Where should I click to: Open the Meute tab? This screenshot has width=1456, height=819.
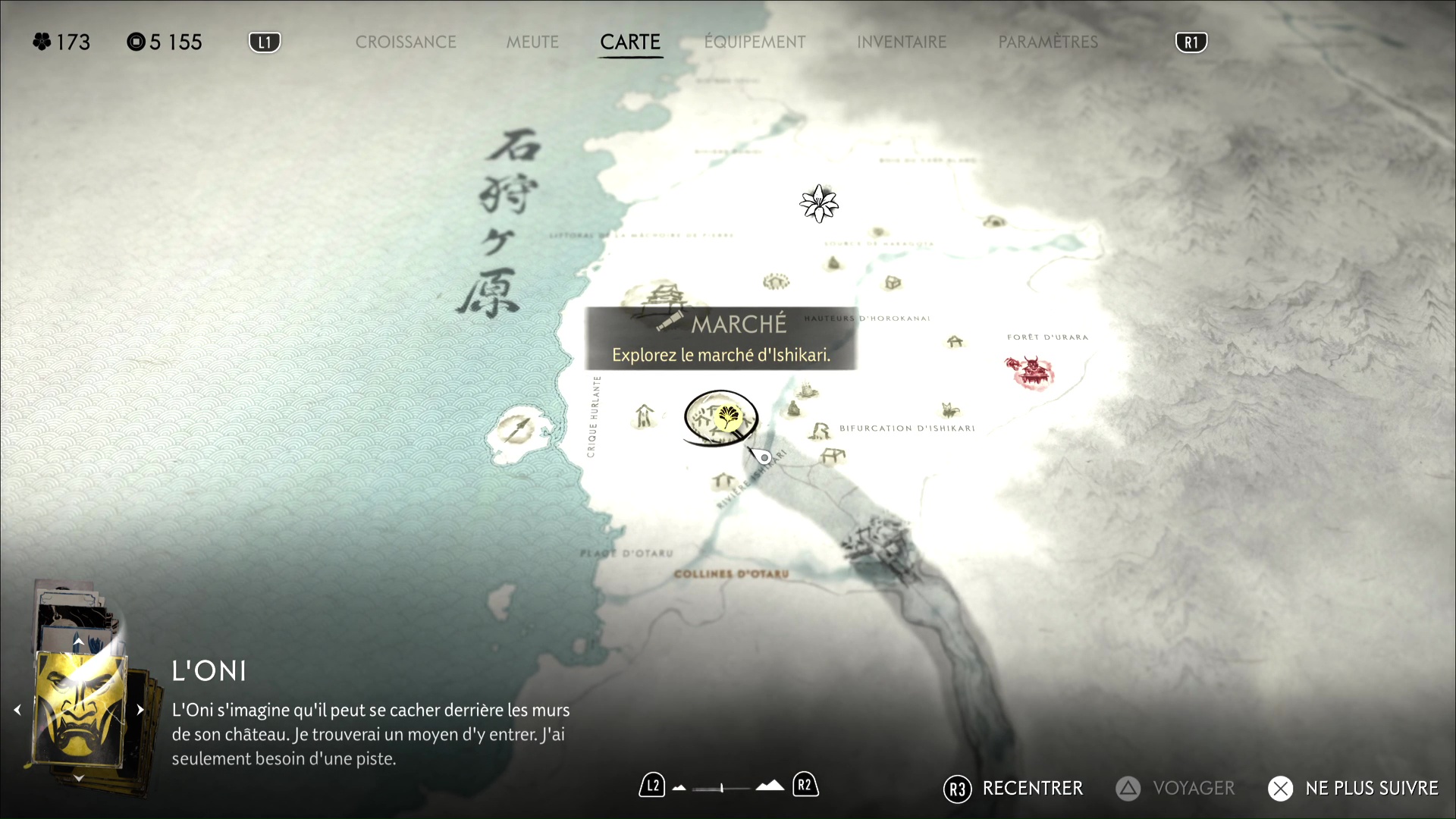[x=532, y=42]
